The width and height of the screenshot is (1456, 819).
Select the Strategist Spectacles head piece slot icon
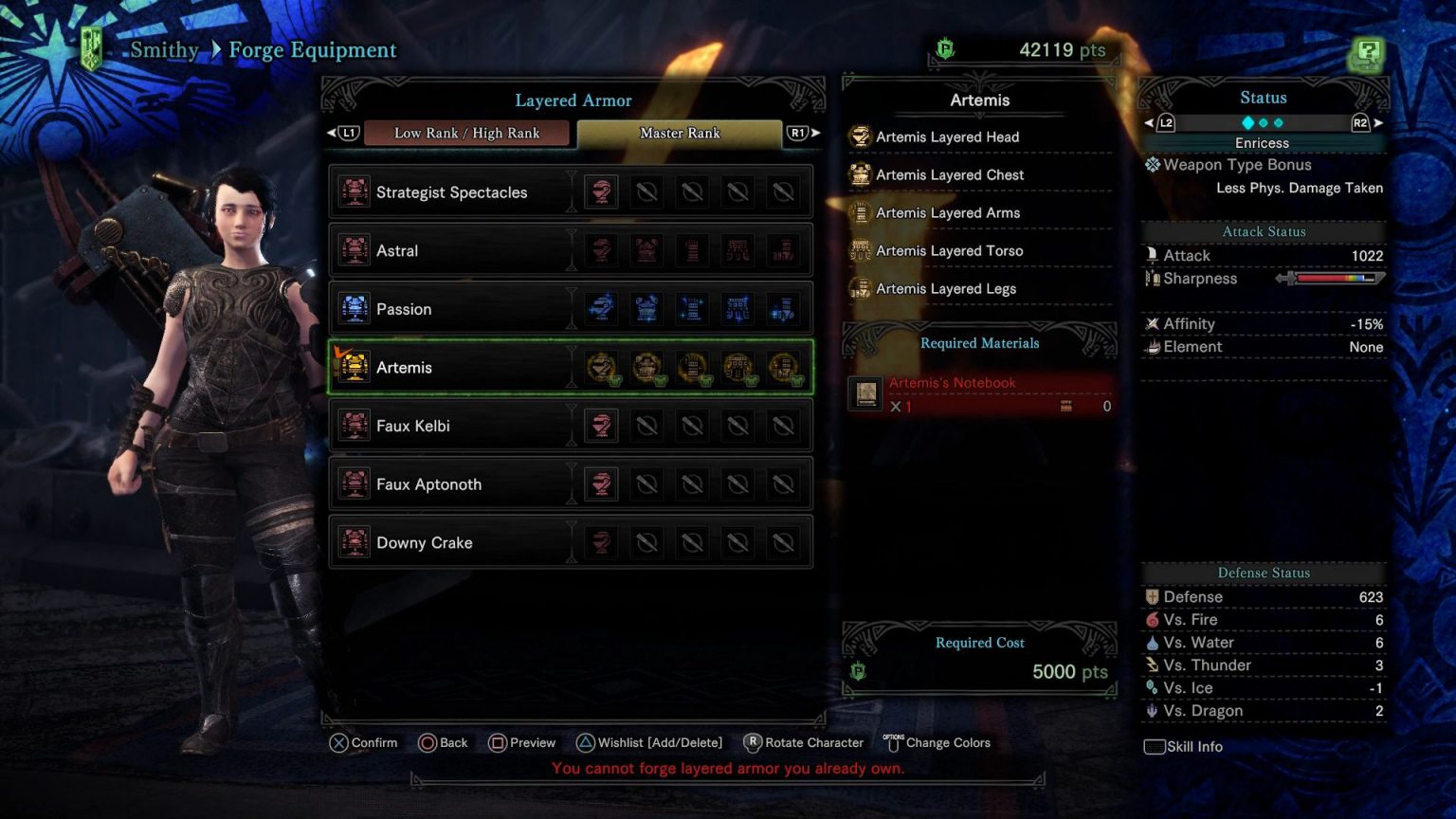coord(601,191)
